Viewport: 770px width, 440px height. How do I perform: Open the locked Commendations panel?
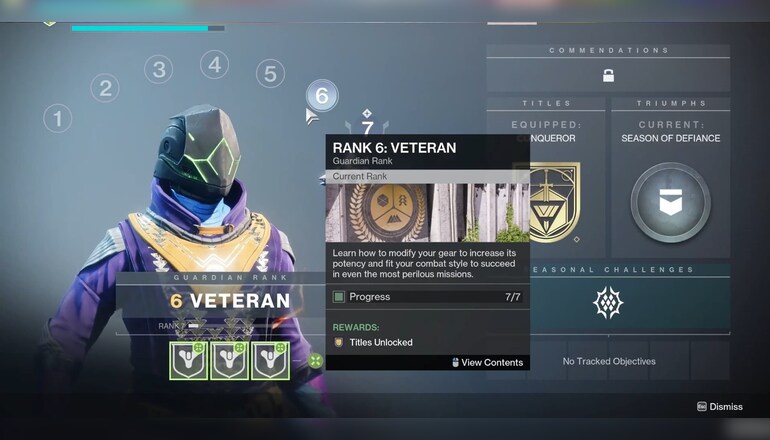click(x=608, y=75)
